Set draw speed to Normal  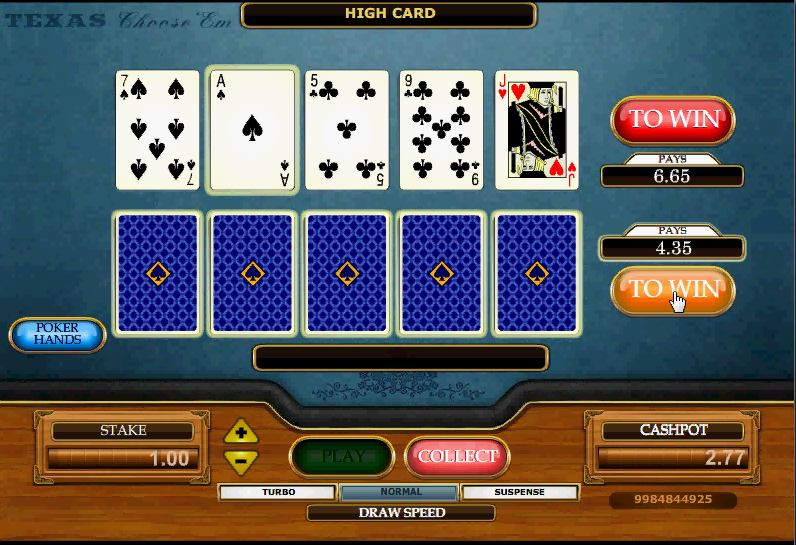[x=400, y=492]
